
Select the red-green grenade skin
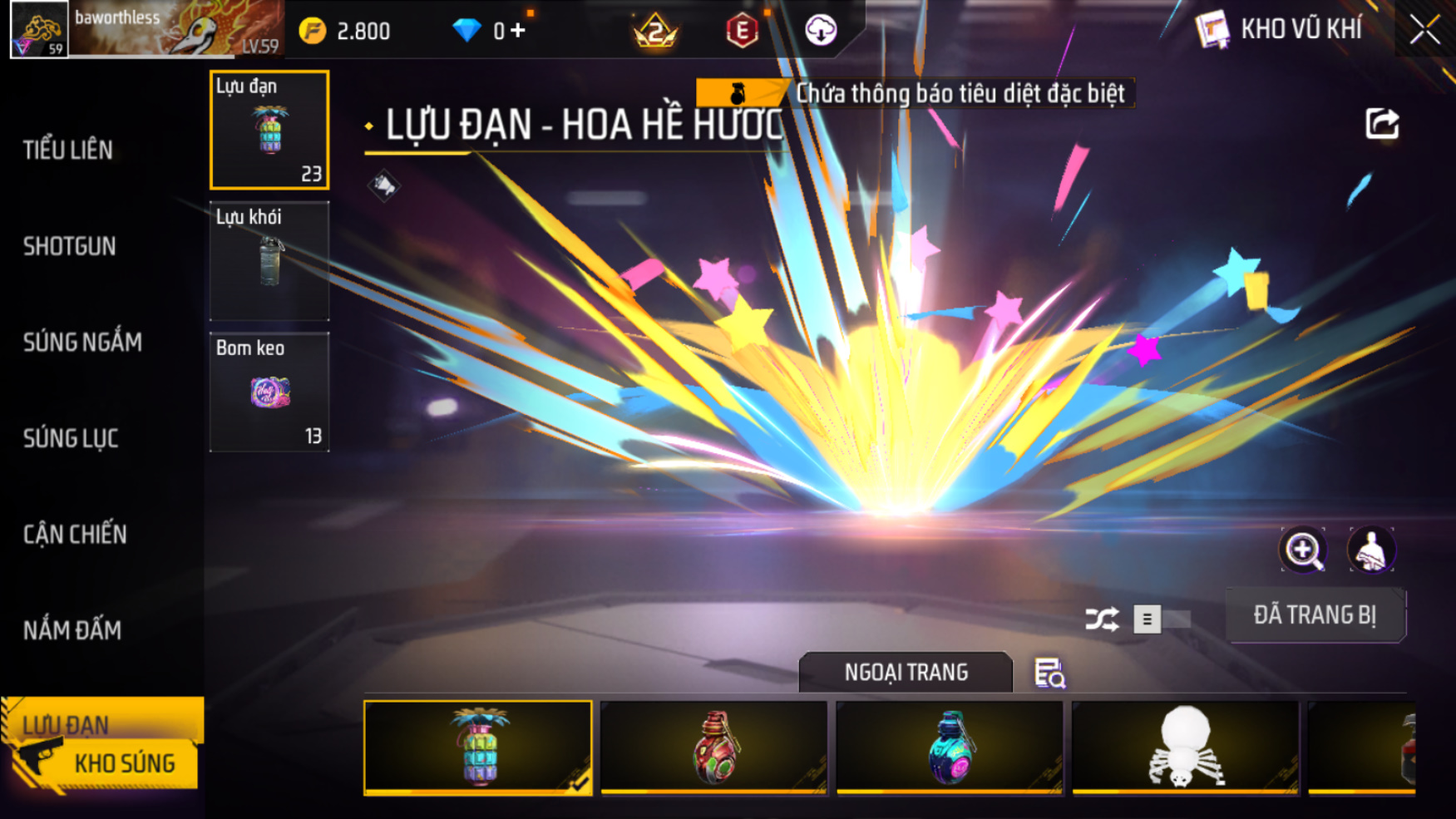click(714, 747)
